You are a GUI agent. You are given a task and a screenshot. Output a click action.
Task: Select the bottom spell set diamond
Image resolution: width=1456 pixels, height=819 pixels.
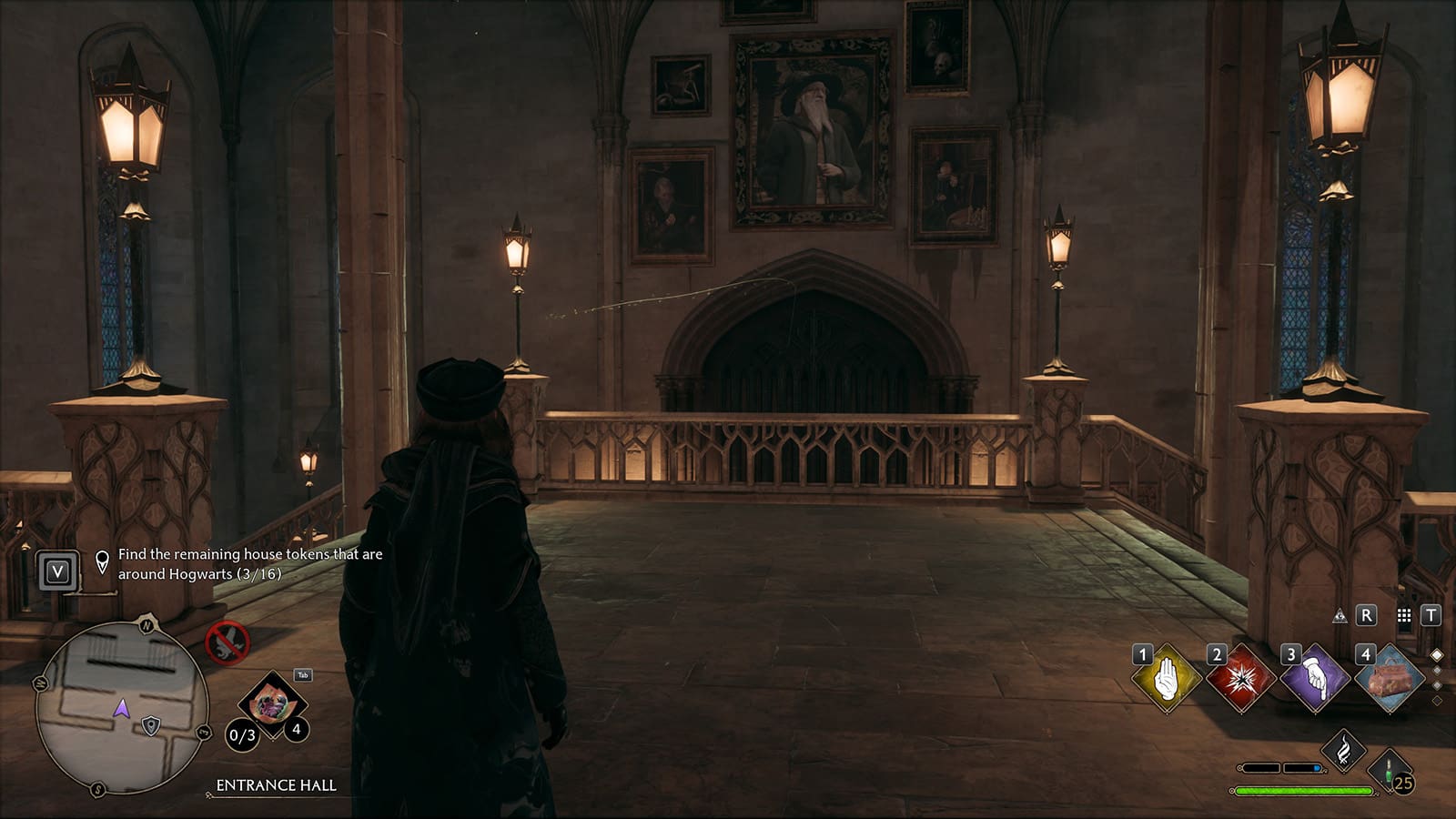click(1437, 700)
